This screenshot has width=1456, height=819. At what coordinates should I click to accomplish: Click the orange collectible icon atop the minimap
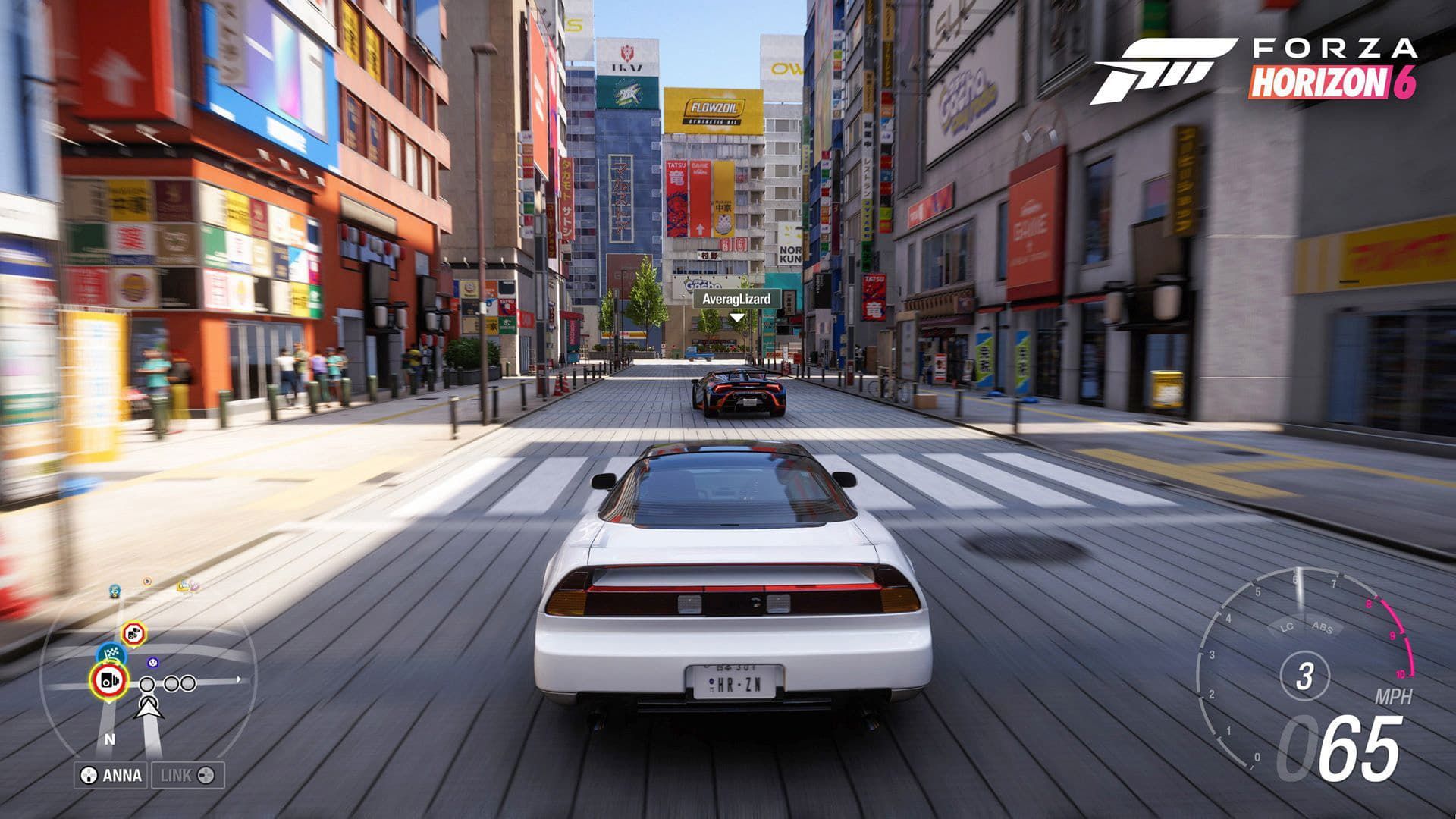pos(146,581)
